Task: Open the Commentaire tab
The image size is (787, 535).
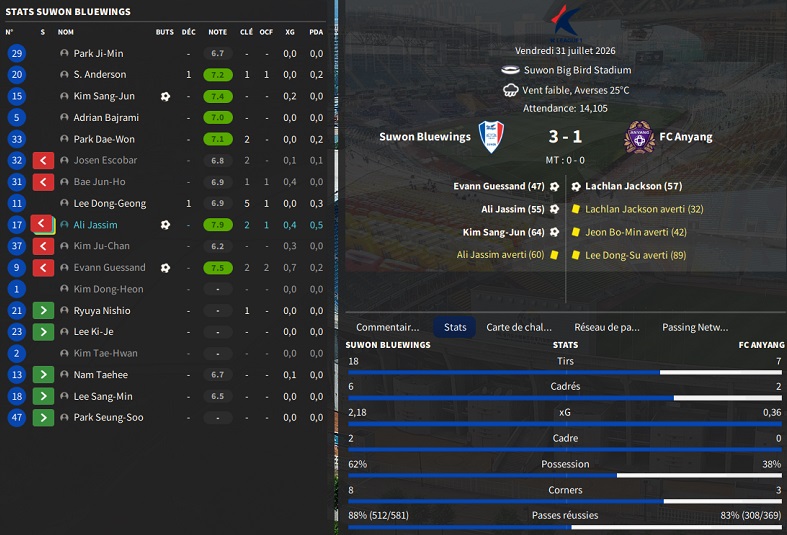Action: pyautogui.click(x=388, y=327)
